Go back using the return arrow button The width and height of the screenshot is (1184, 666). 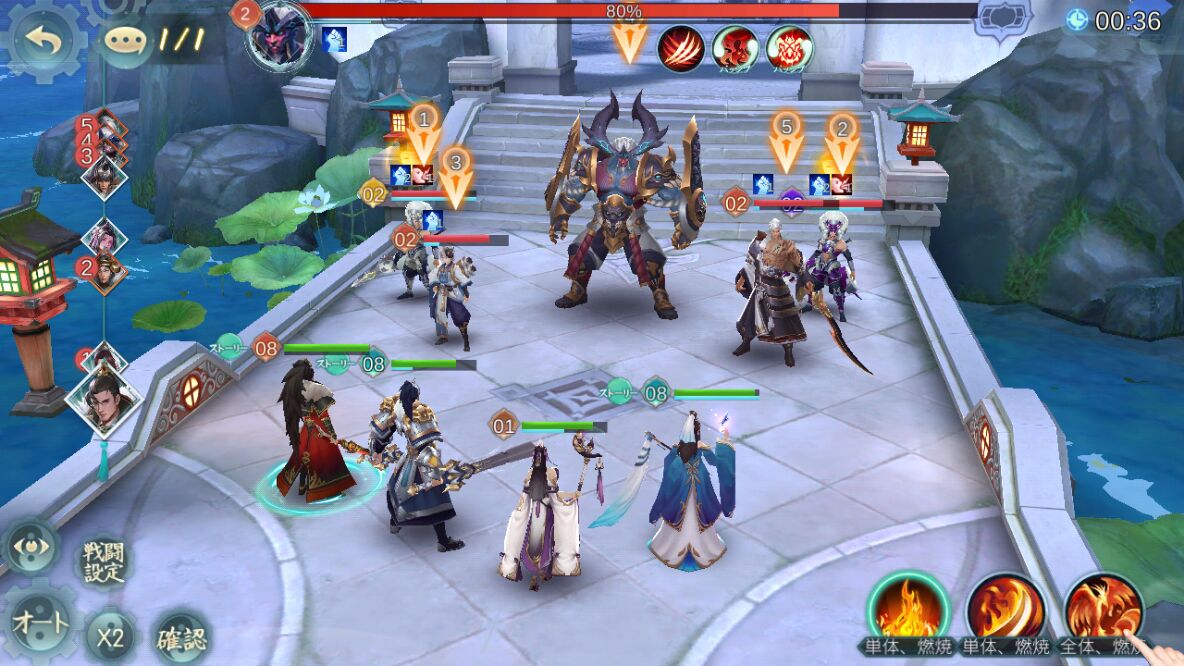[x=43, y=43]
